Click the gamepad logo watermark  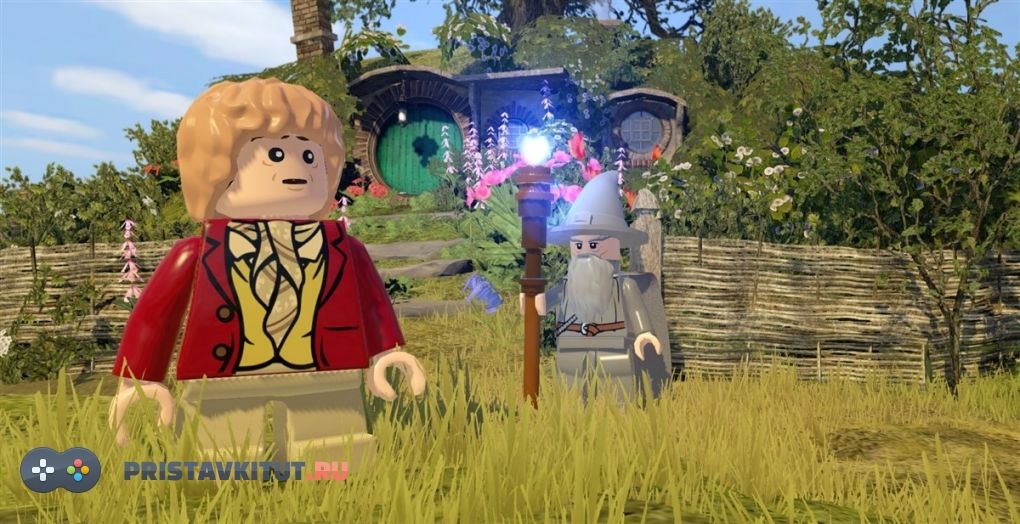[x=61, y=470]
